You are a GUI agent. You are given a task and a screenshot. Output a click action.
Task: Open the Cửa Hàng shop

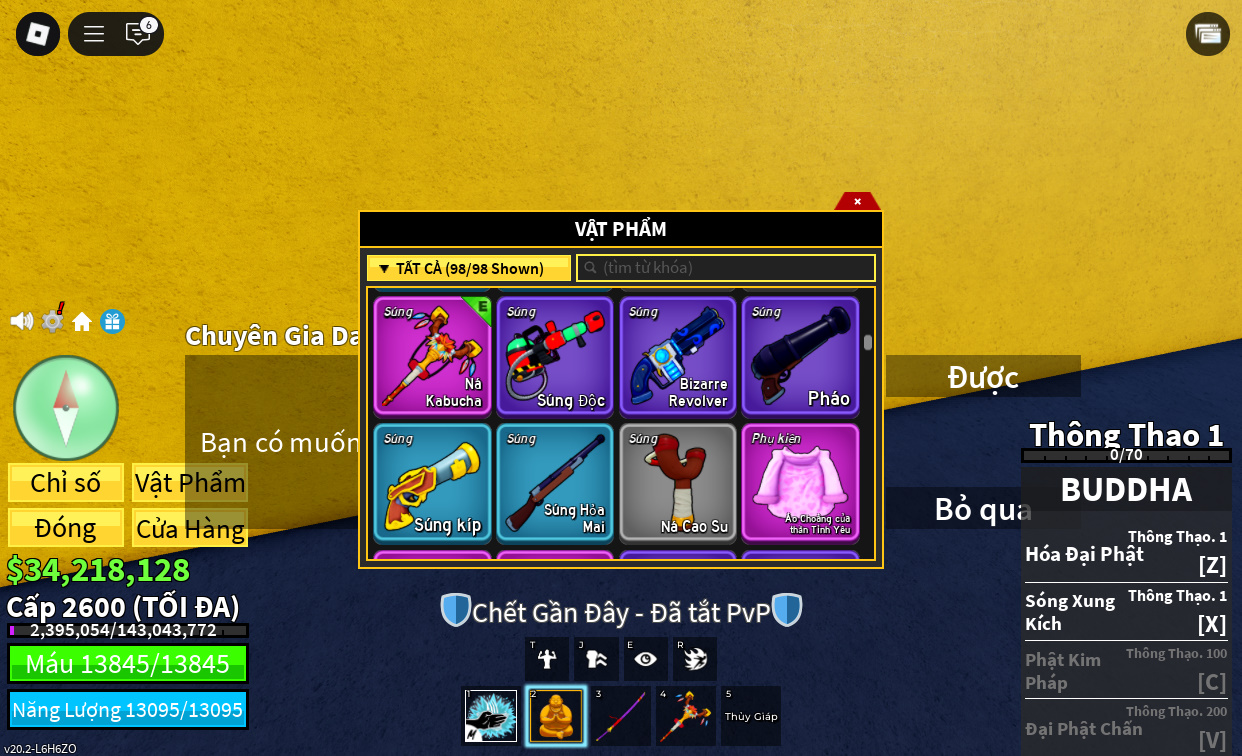(x=190, y=528)
